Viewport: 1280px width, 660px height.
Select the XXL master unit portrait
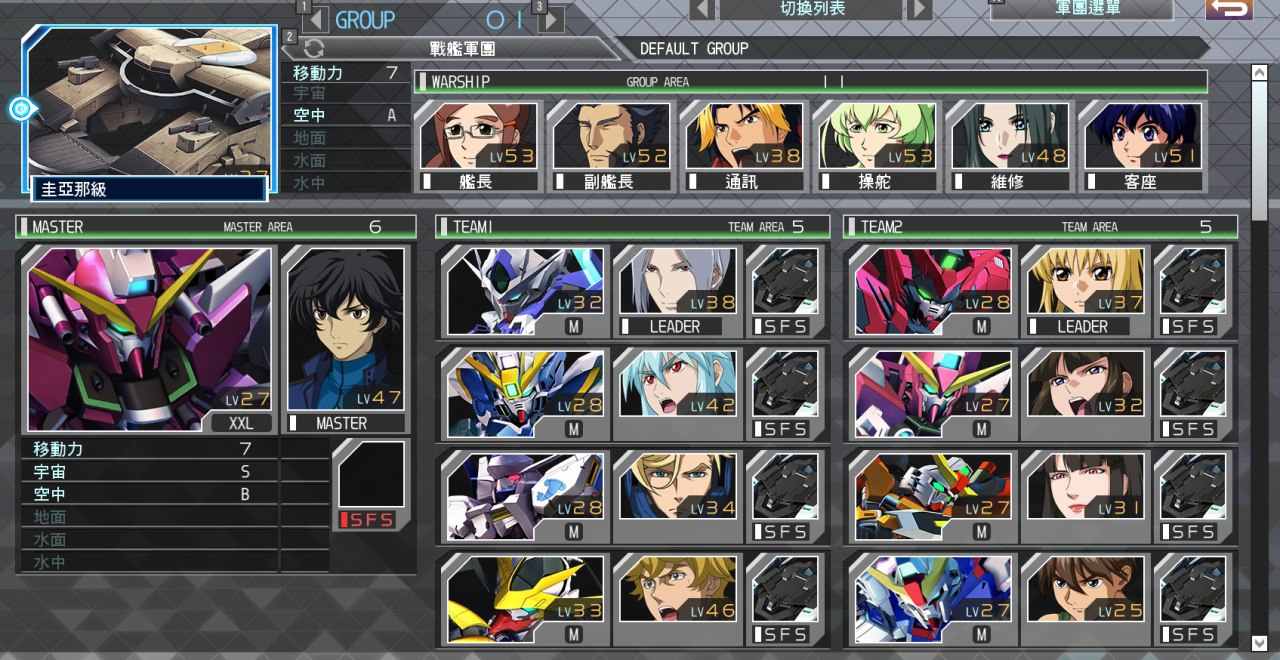tap(147, 340)
